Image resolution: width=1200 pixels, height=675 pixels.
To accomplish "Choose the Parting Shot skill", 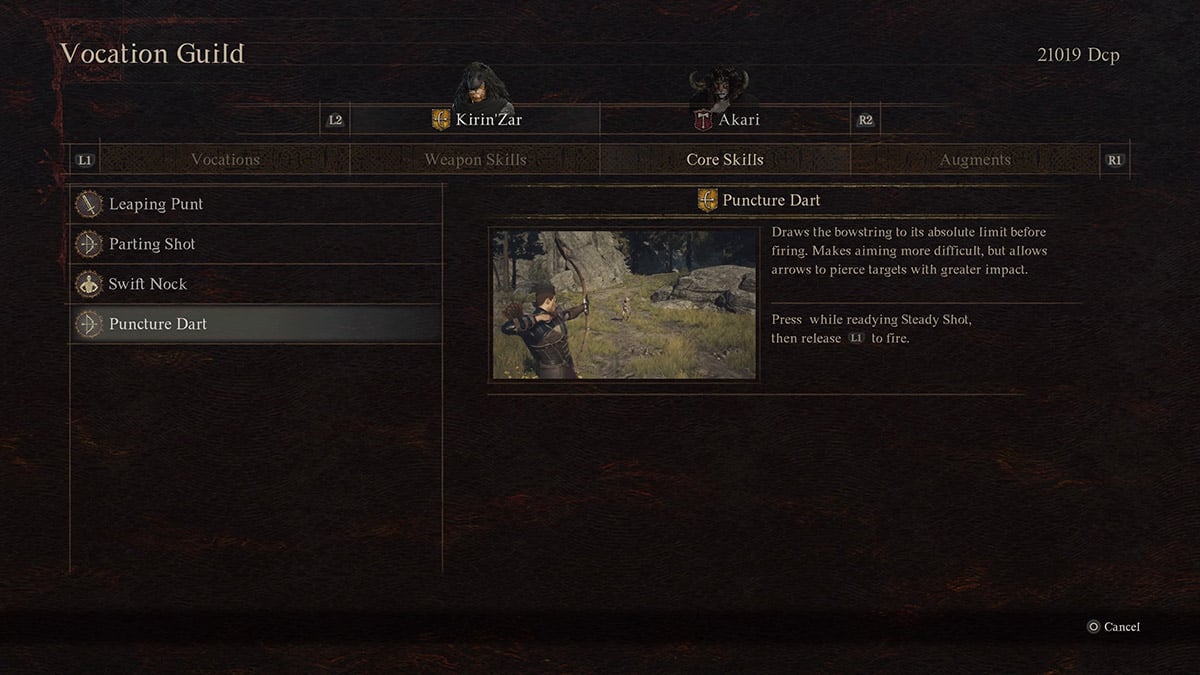I will click(x=256, y=244).
